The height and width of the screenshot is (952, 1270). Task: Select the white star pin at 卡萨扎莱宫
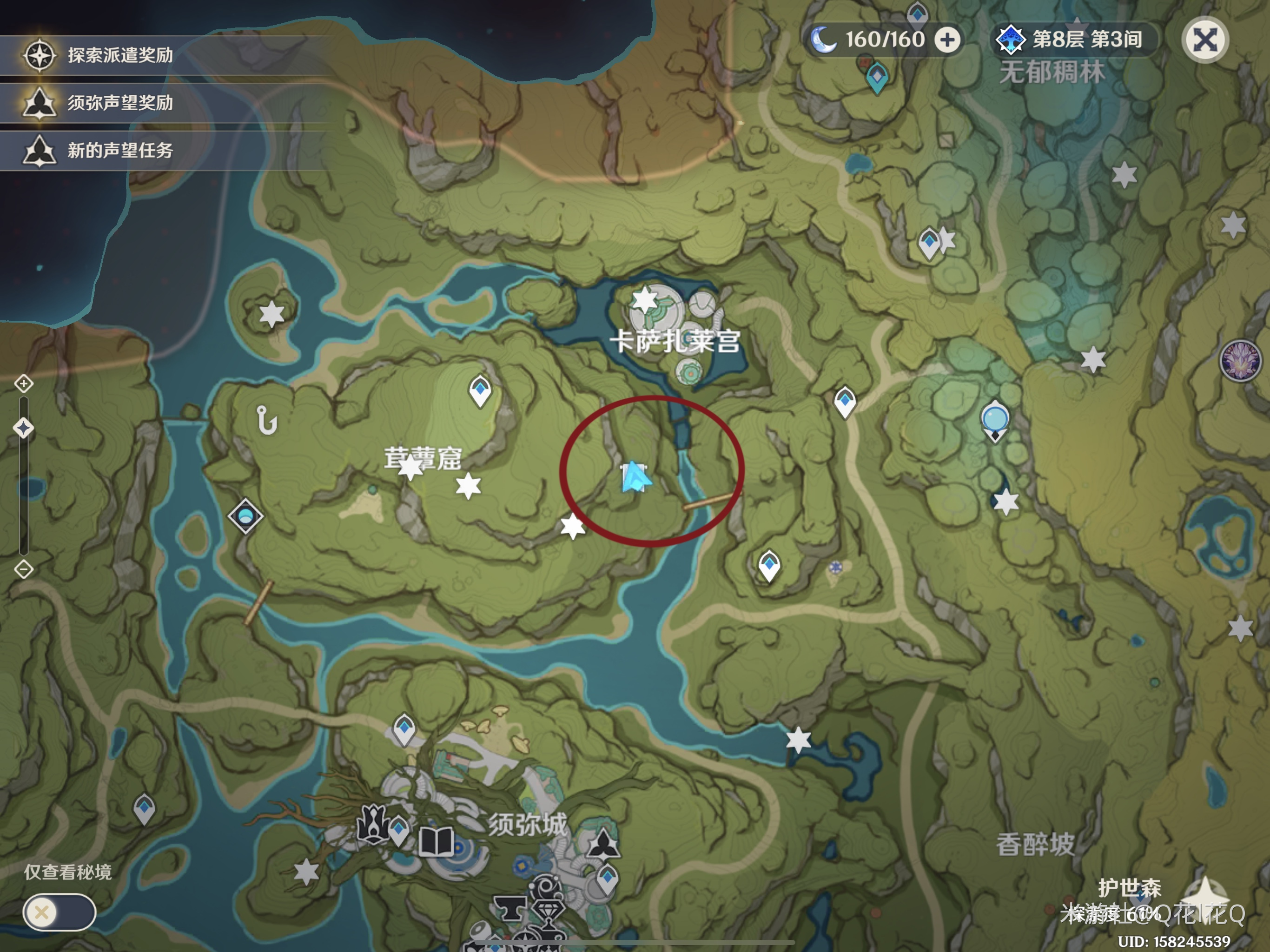(645, 300)
